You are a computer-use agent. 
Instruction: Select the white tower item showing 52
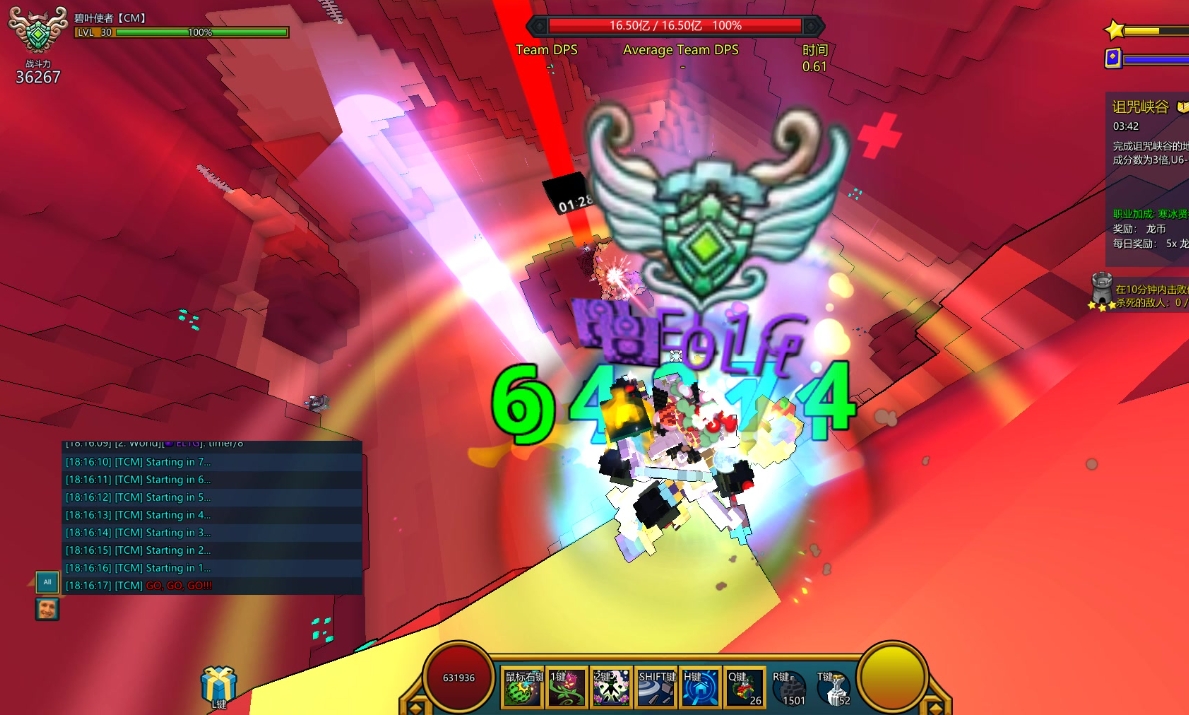(x=834, y=689)
